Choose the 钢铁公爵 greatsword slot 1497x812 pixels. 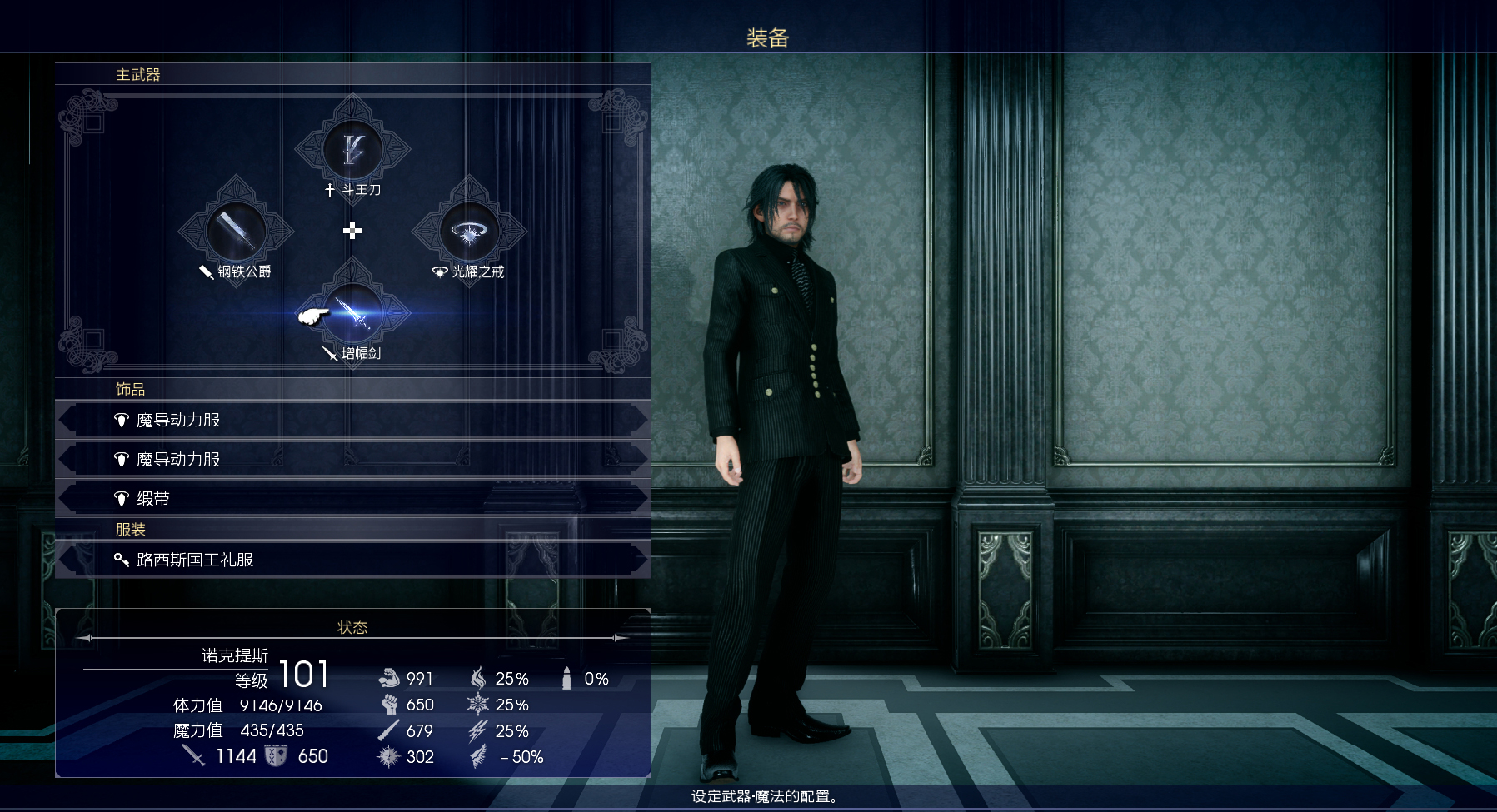coord(236,232)
